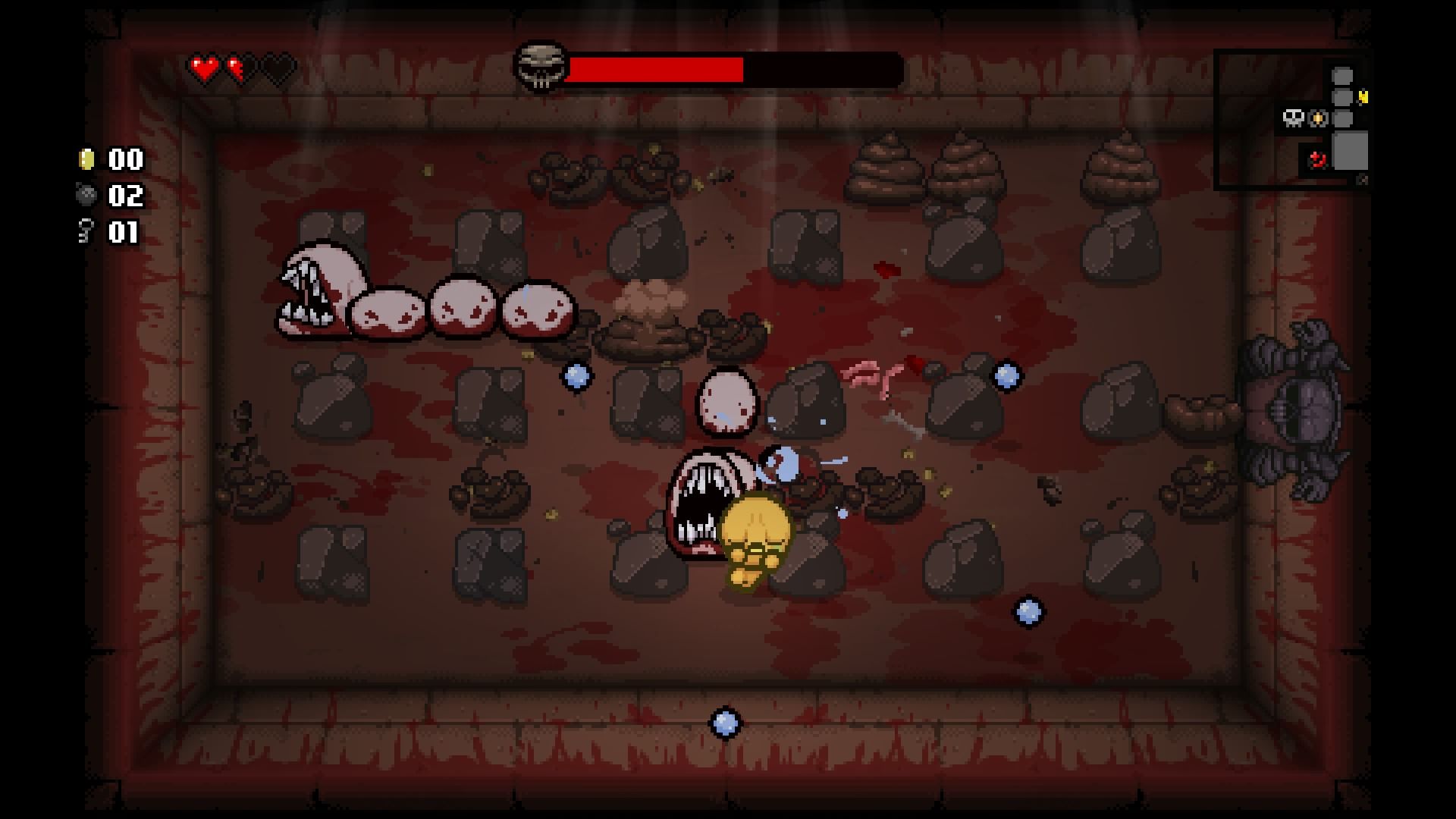Select the red curse room marker on minimap
The image size is (1456, 819).
pos(1318,160)
